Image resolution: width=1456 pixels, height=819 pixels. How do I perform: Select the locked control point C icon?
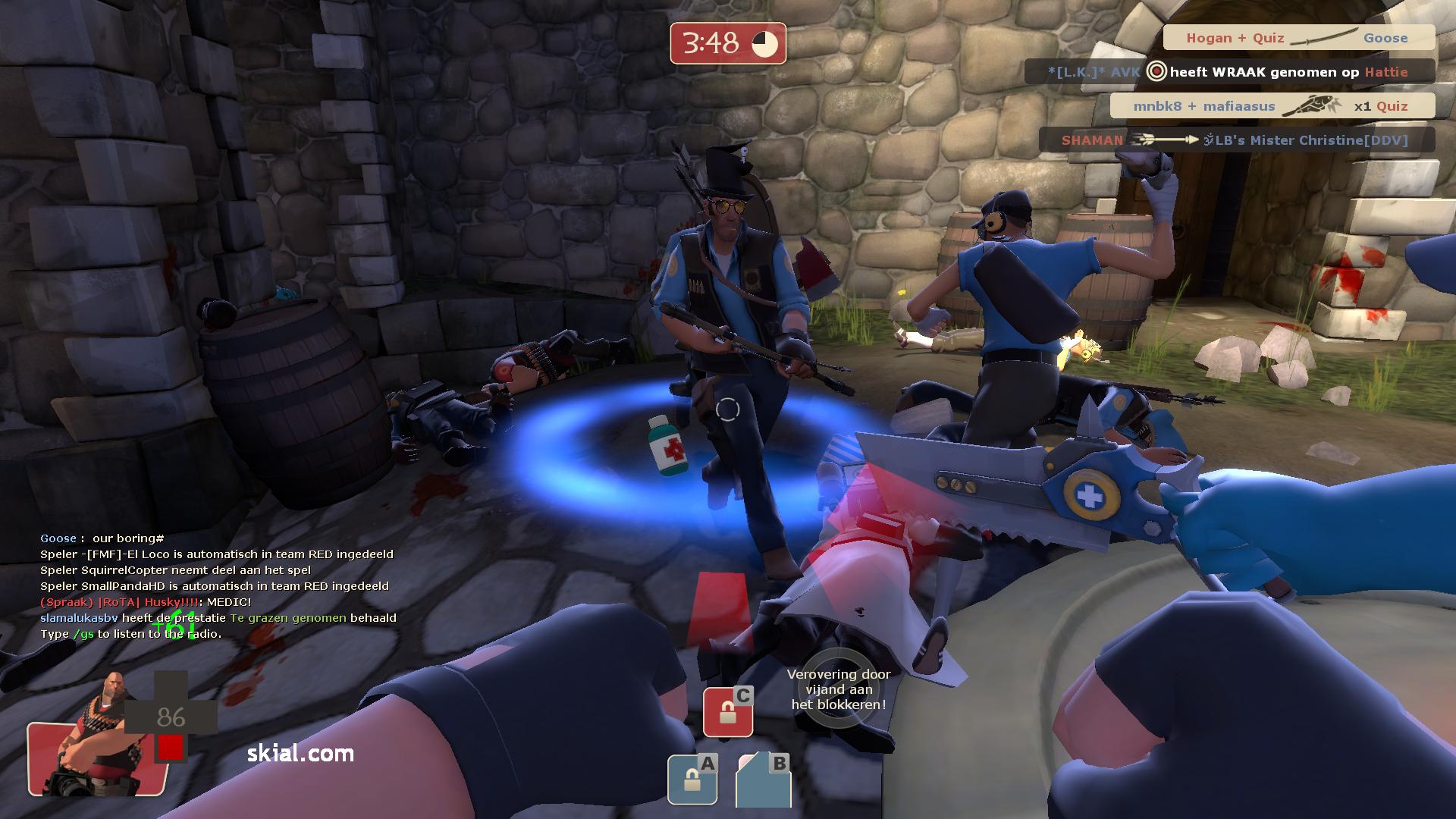728,711
